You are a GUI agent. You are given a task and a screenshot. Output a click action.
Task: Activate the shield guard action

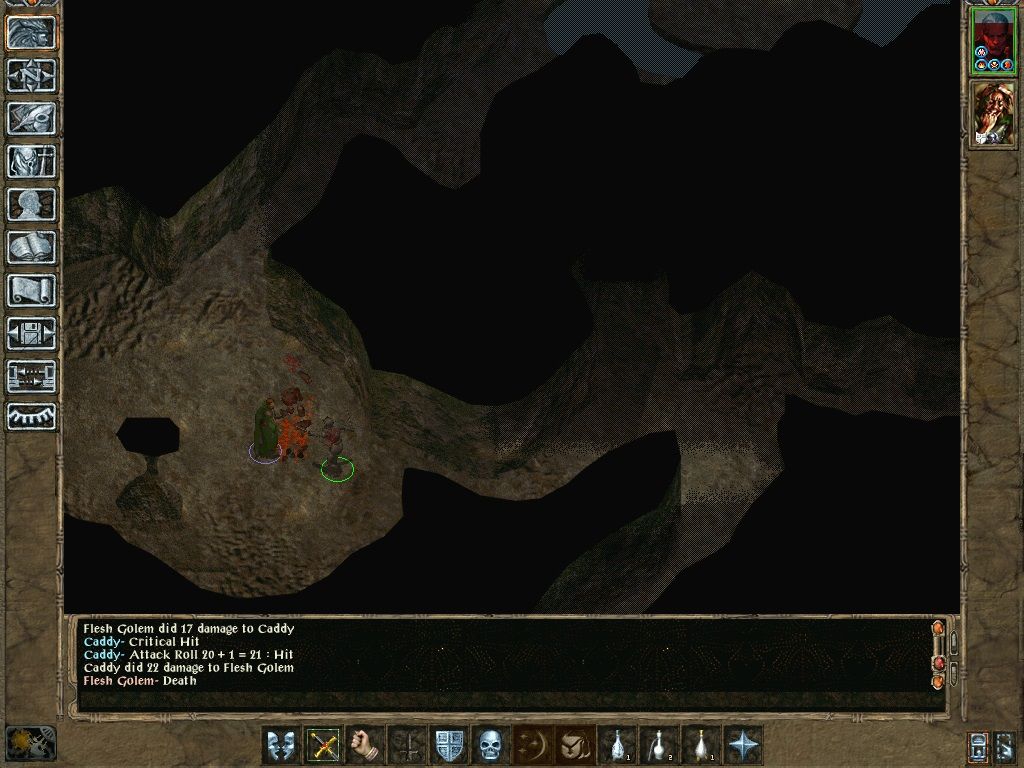point(449,745)
